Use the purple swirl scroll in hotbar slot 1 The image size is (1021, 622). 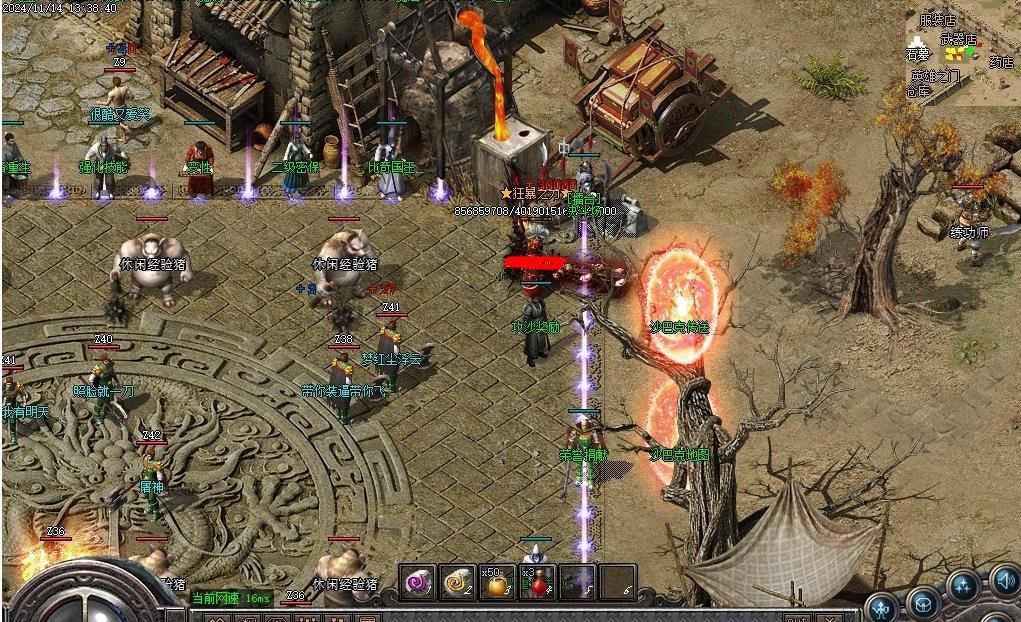pos(417,582)
